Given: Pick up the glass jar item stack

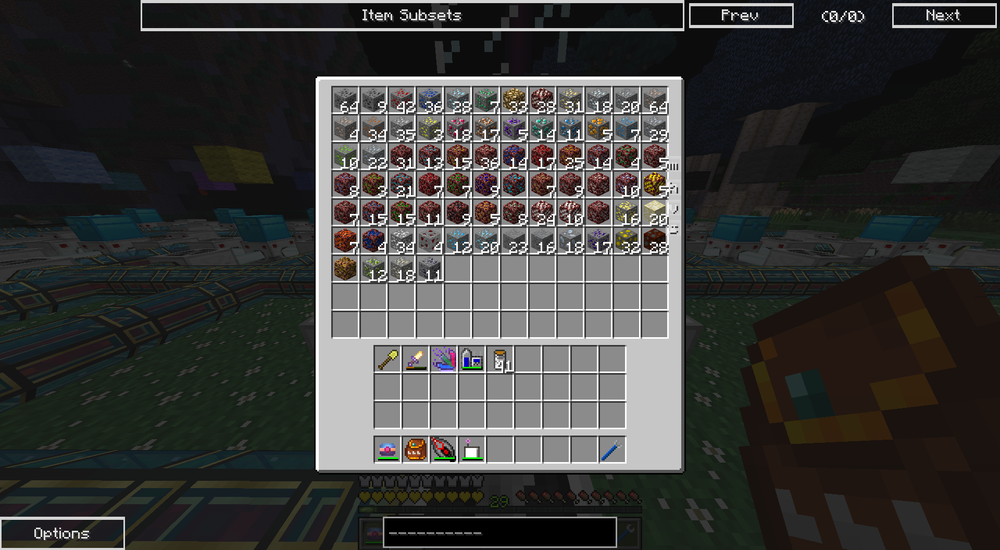Looking at the screenshot, I should click(500, 359).
